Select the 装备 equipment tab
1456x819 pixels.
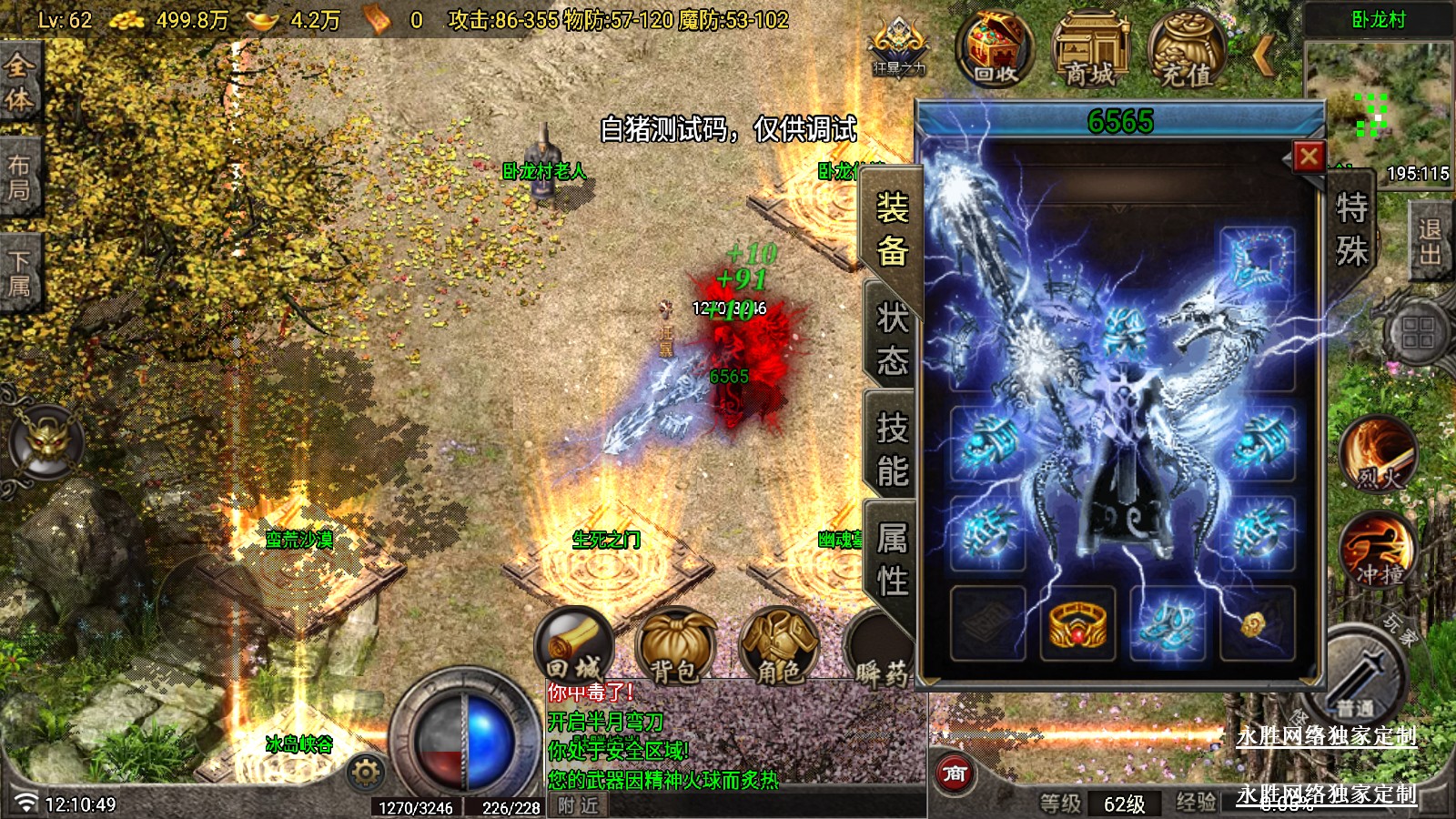(892, 228)
